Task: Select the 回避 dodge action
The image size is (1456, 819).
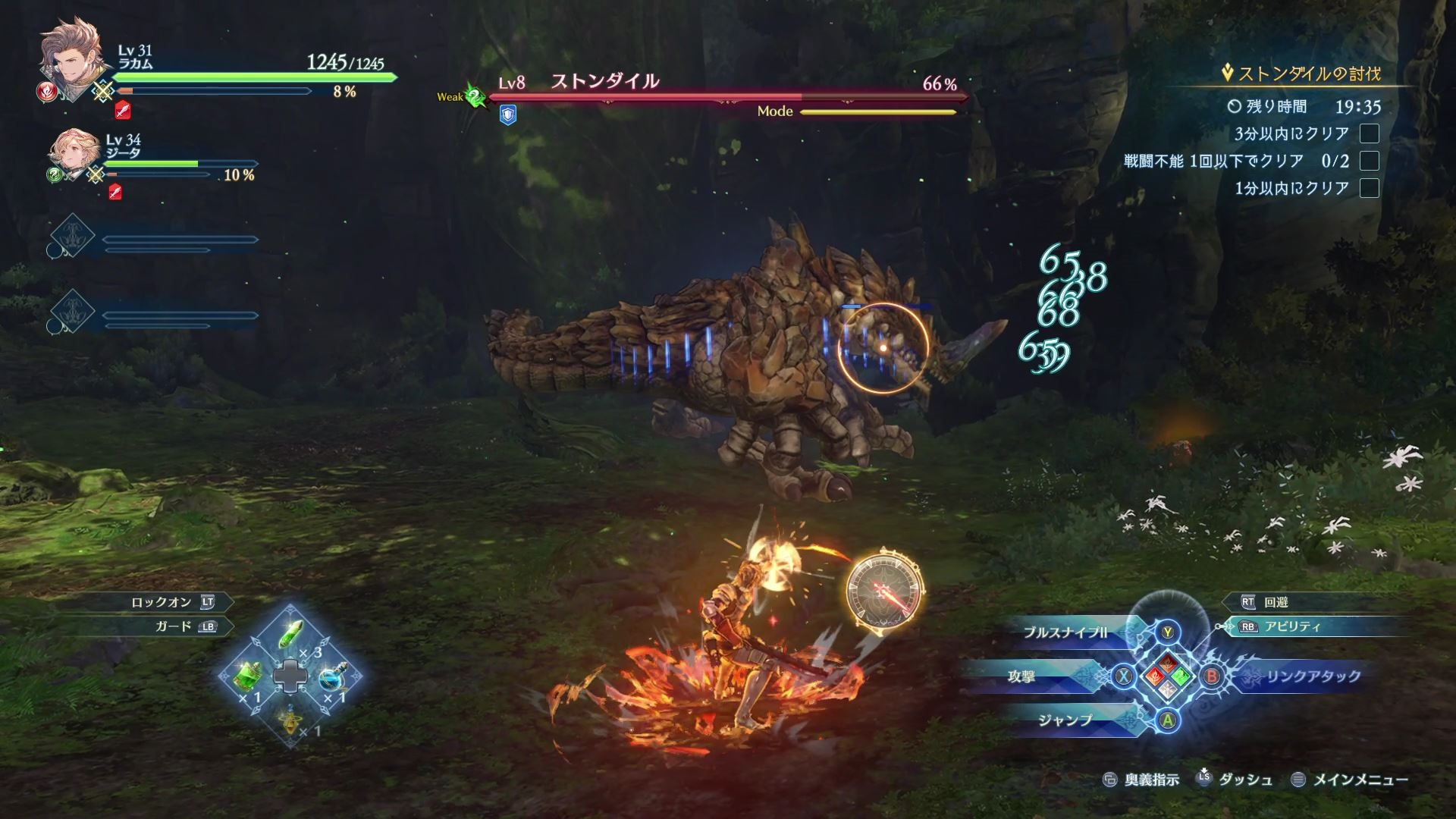Action: point(1276,602)
